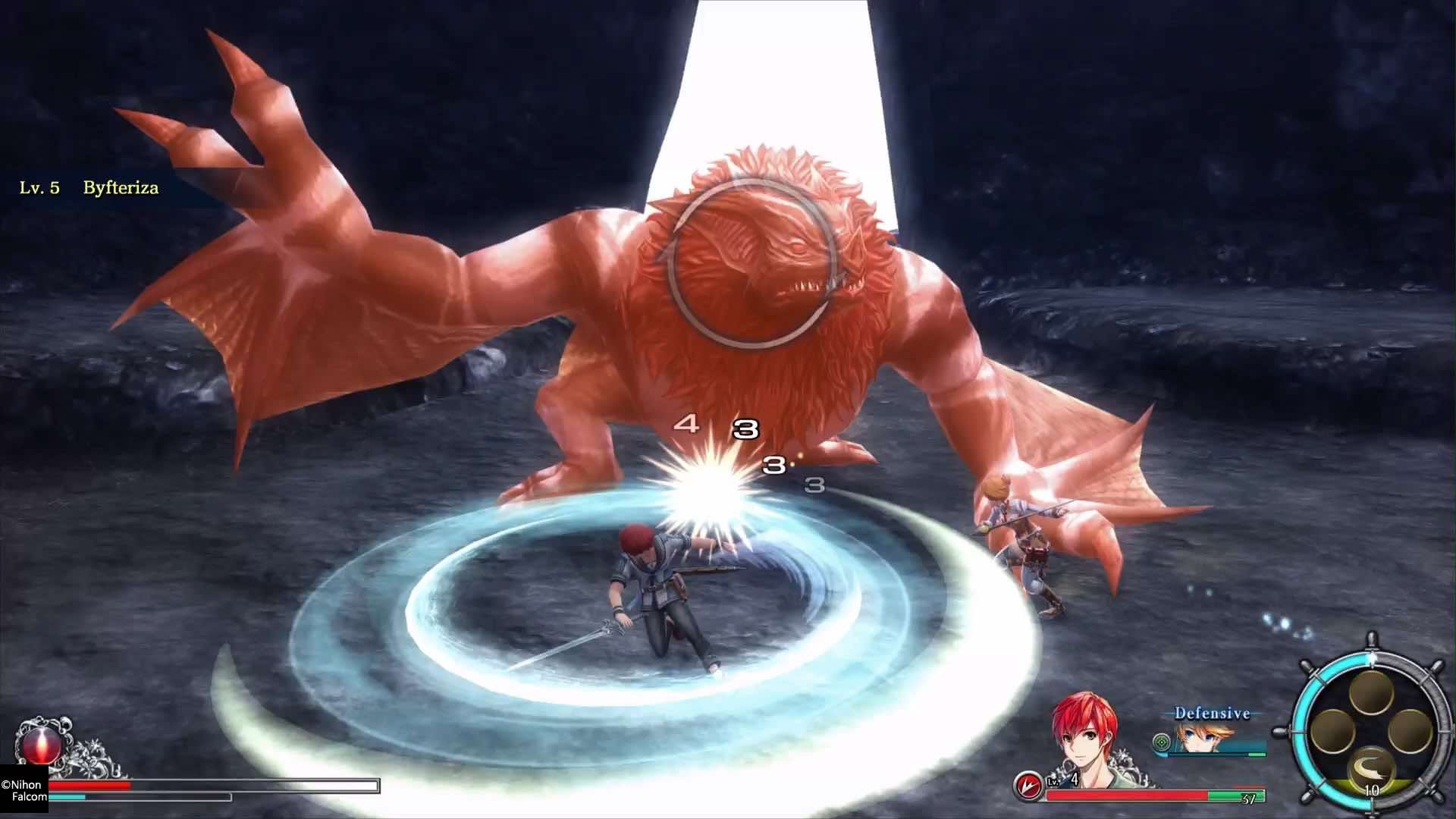Click the green targeting reticle icon near Laxia's portrait
Viewport: 1456px width, 819px height.
point(1160,742)
